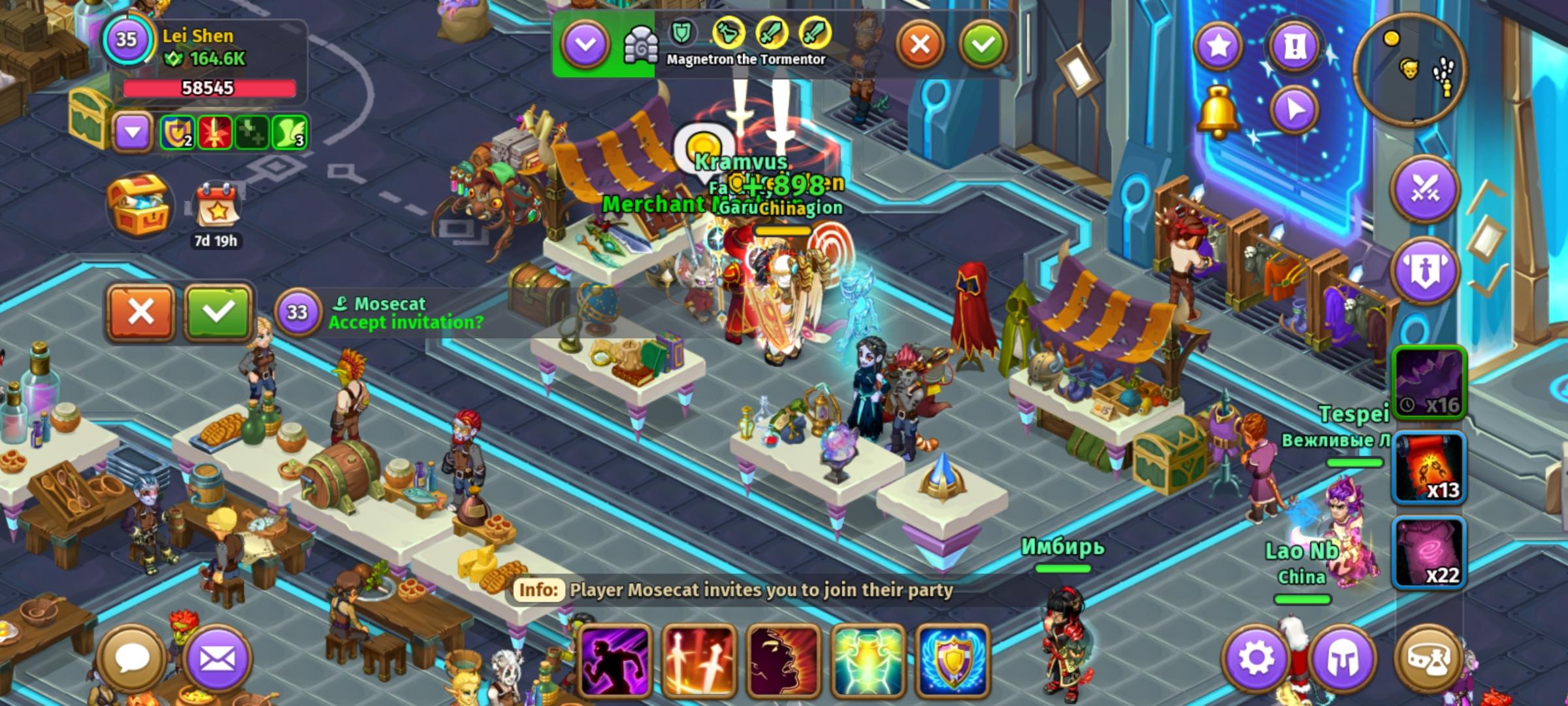Collapse the Magnetron the Tormentor panel chevron
This screenshot has width=1568, height=706.
[x=589, y=43]
